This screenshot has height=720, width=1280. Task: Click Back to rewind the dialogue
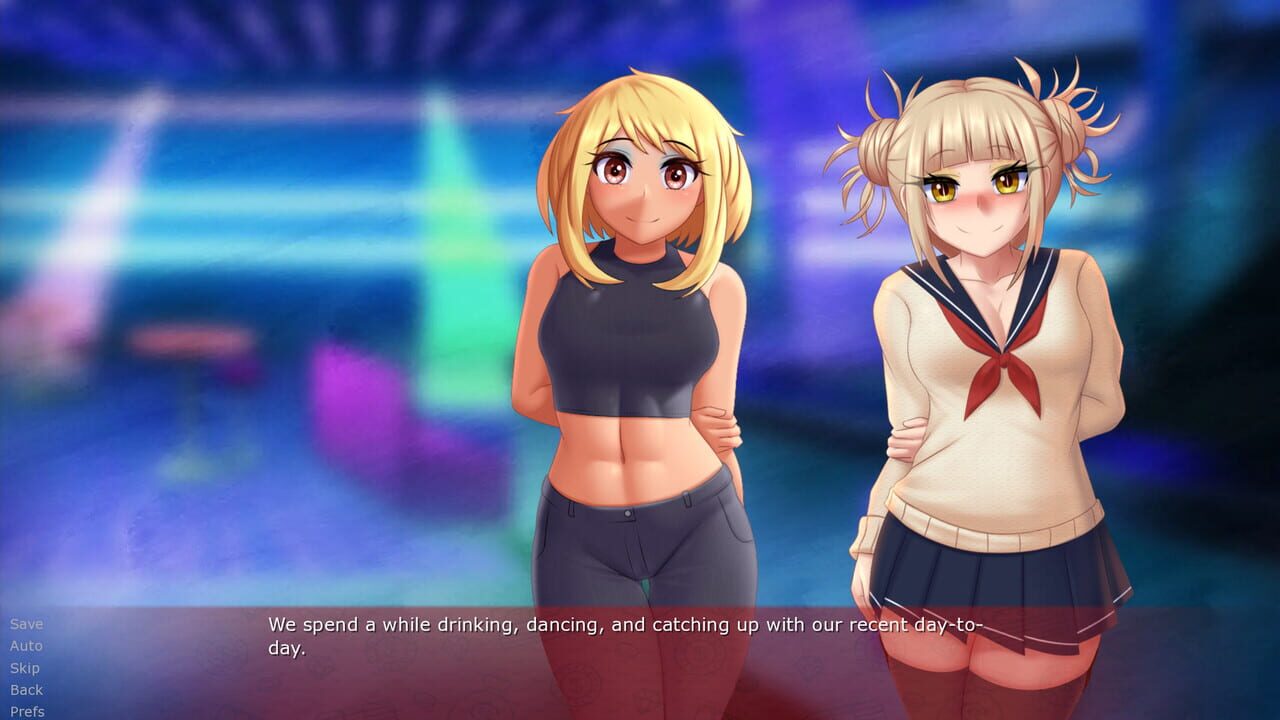27,690
